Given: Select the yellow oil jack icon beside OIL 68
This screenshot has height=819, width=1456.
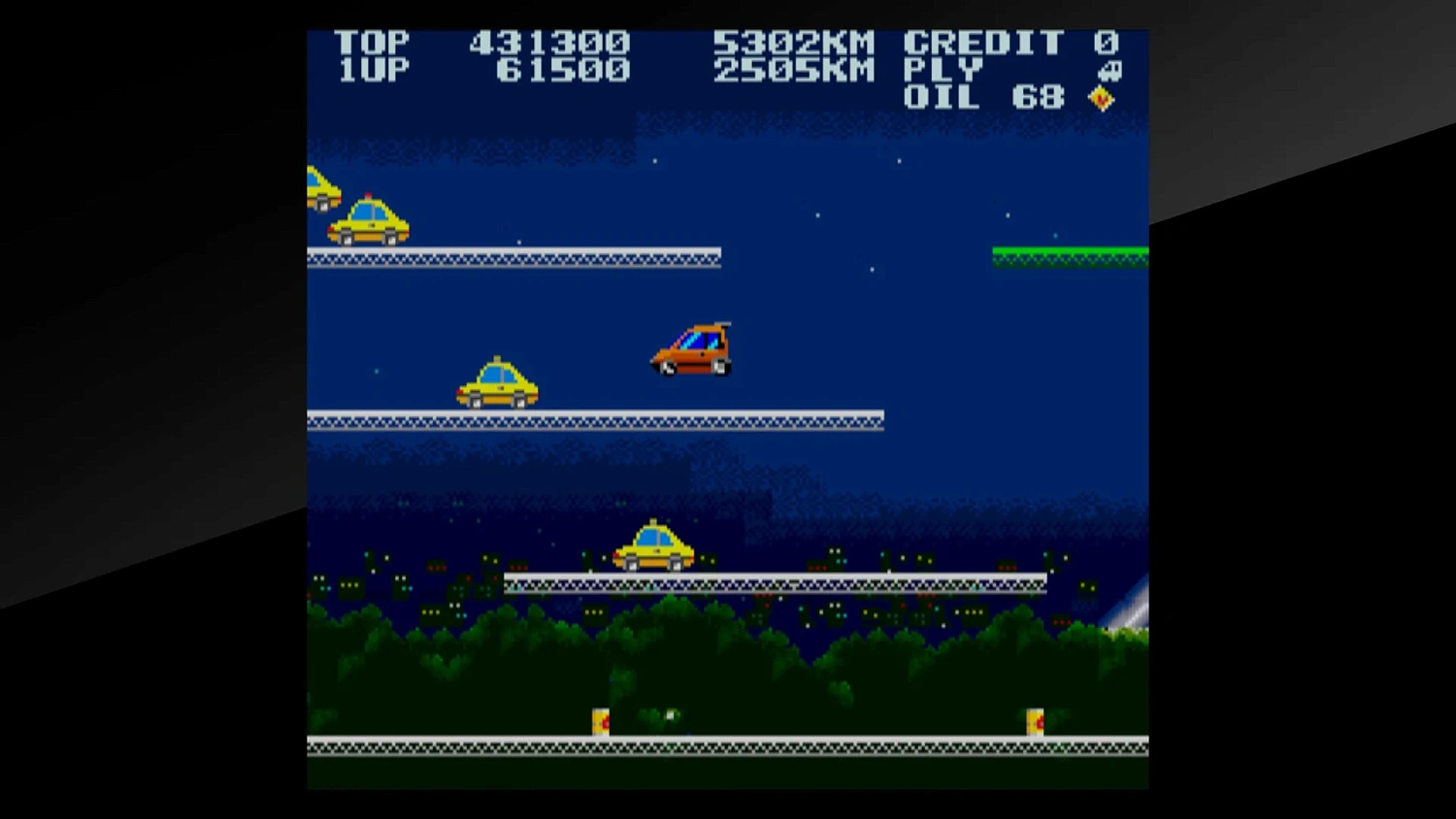Looking at the screenshot, I should click(1102, 97).
